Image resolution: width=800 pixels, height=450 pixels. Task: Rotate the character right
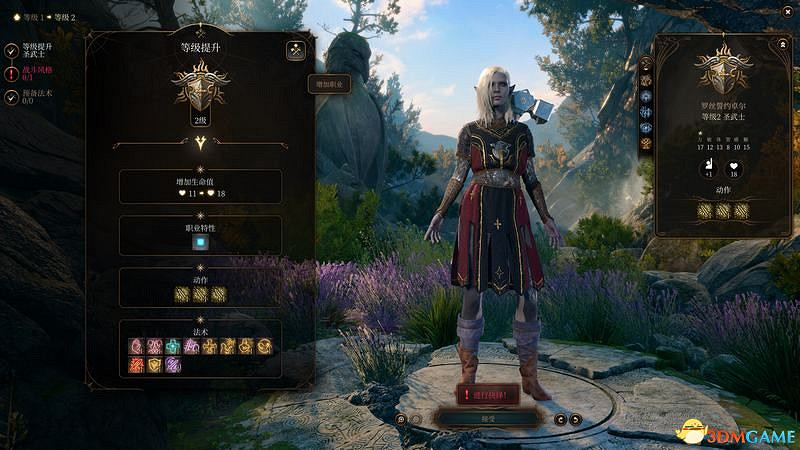coord(577,420)
